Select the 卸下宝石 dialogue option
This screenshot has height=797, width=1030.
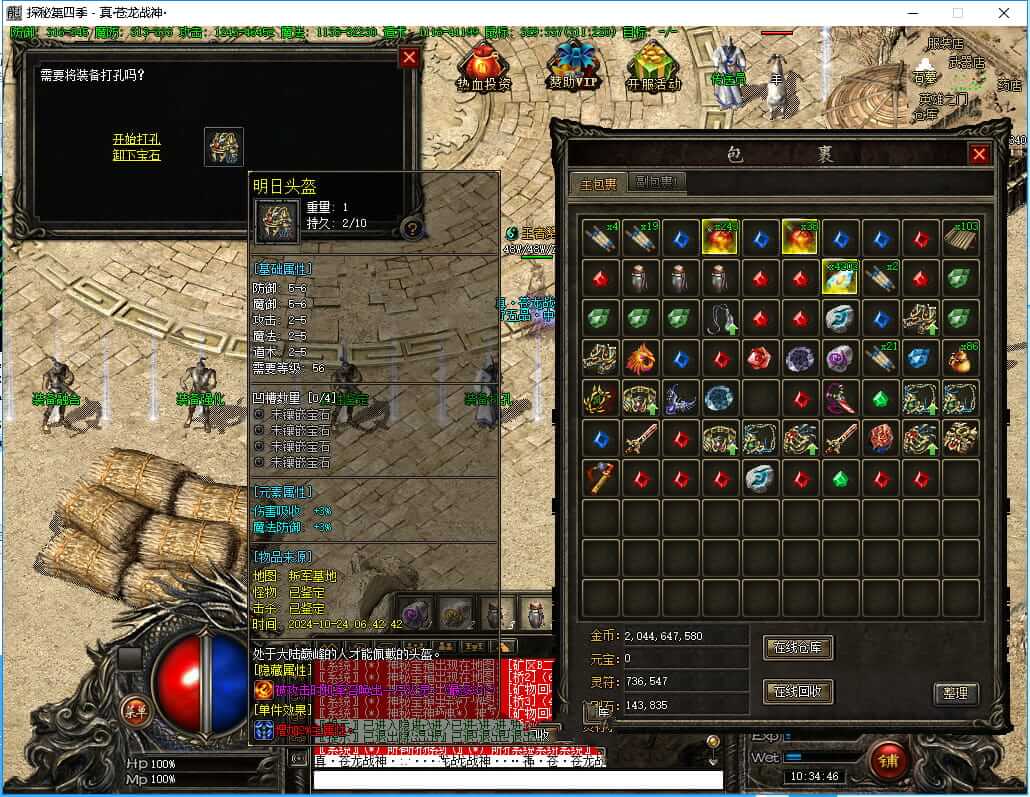click(x=136, y=155)
